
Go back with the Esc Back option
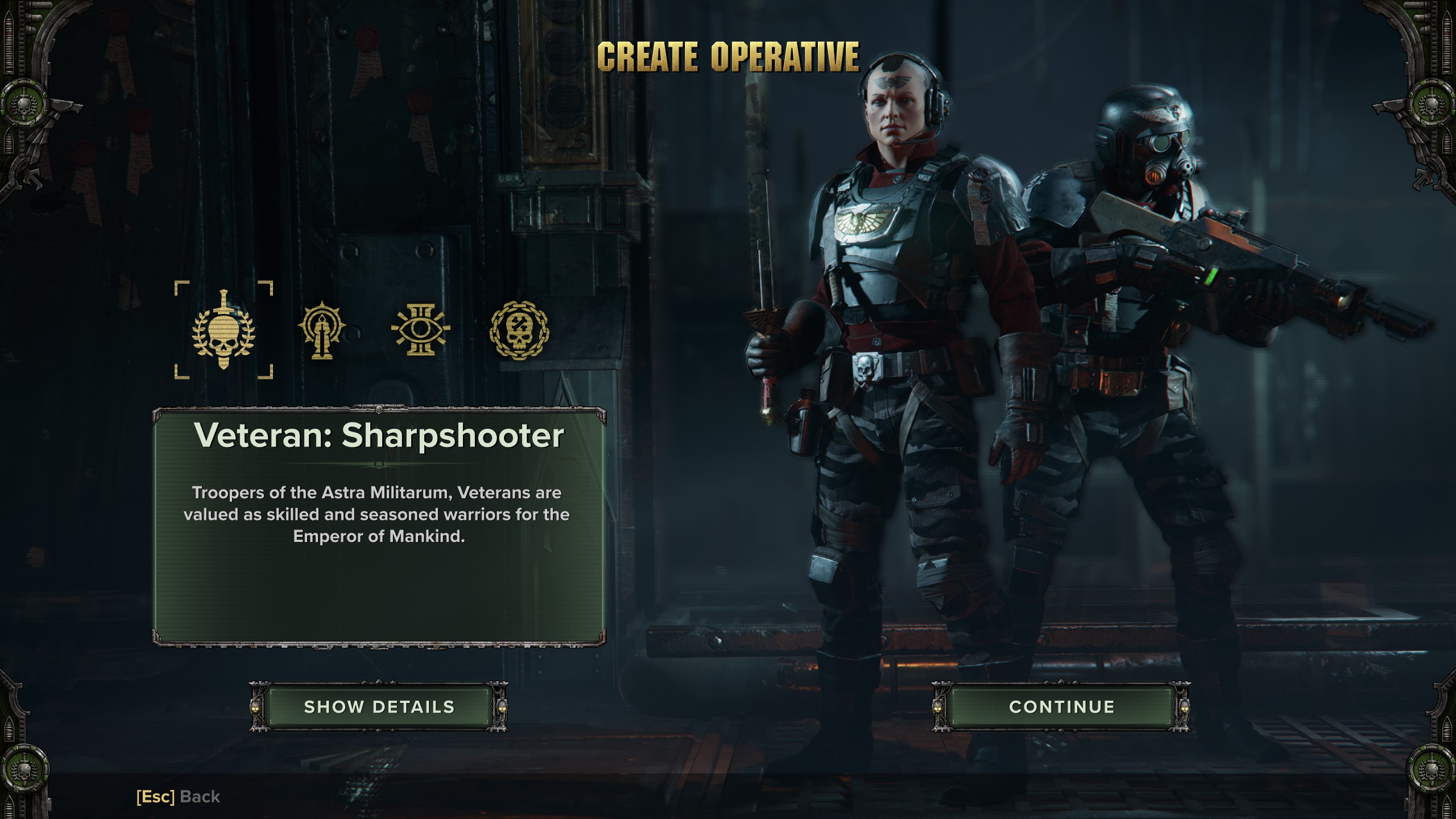coord(178,797)
